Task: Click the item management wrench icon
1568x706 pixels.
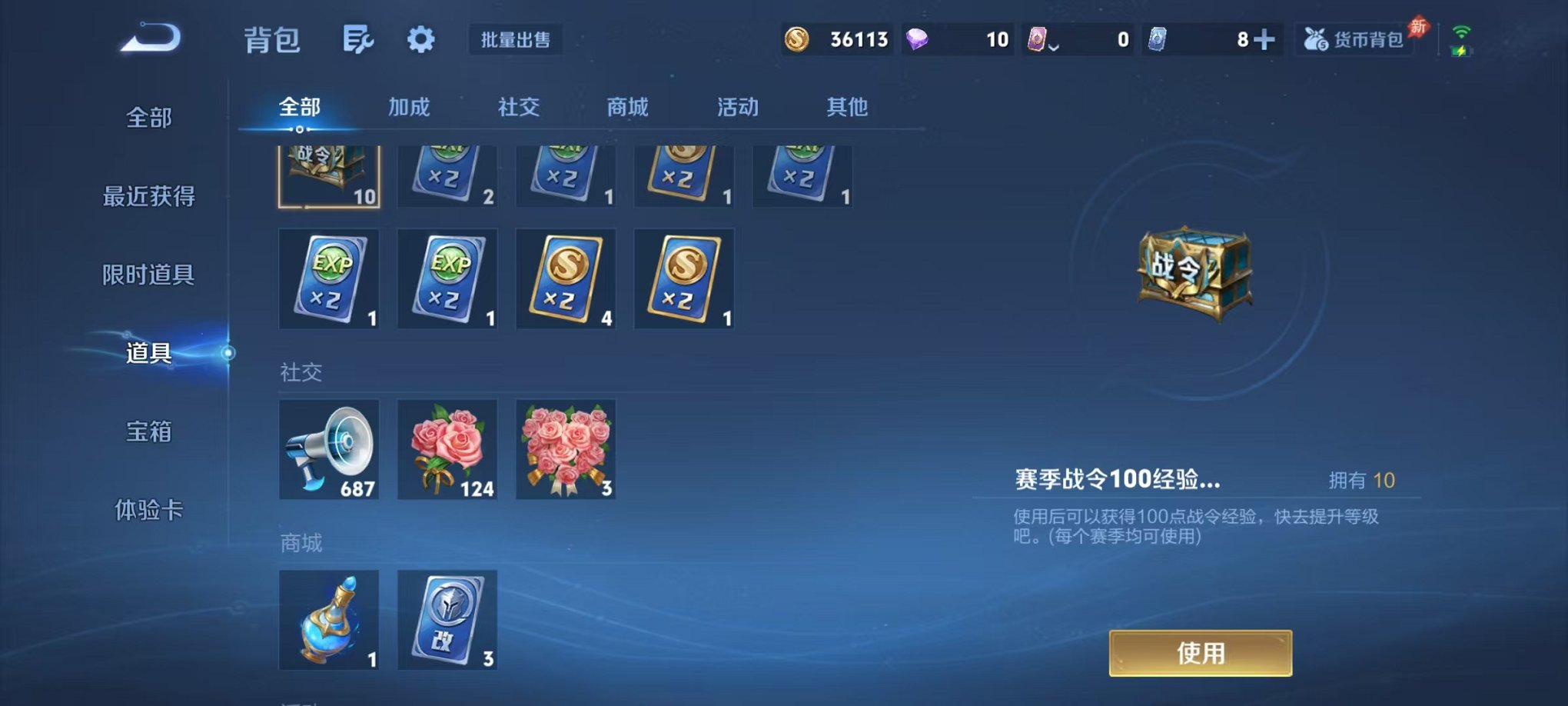Action: 361,38
